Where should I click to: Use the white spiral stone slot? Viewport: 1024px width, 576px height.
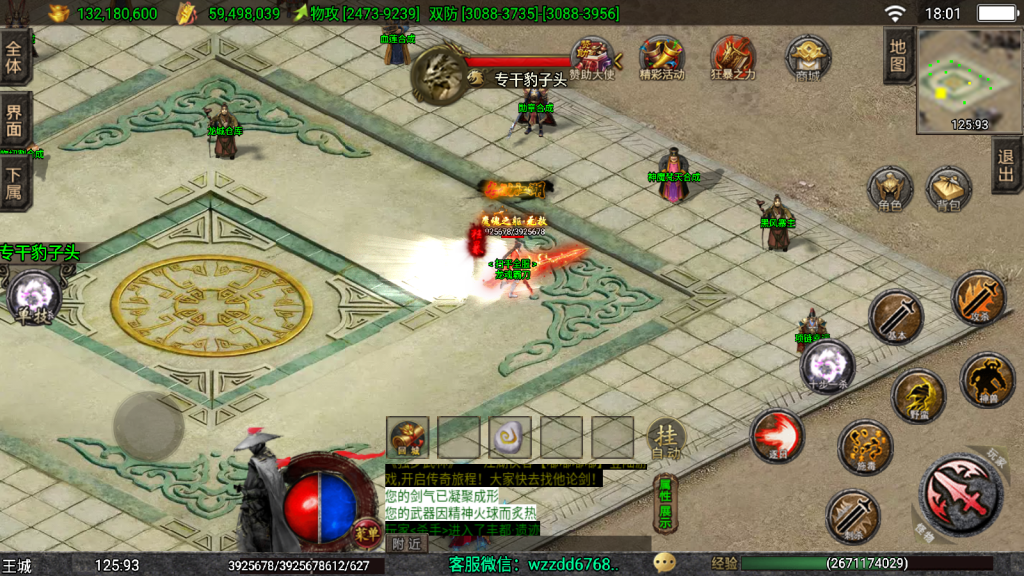pos(510,437)
